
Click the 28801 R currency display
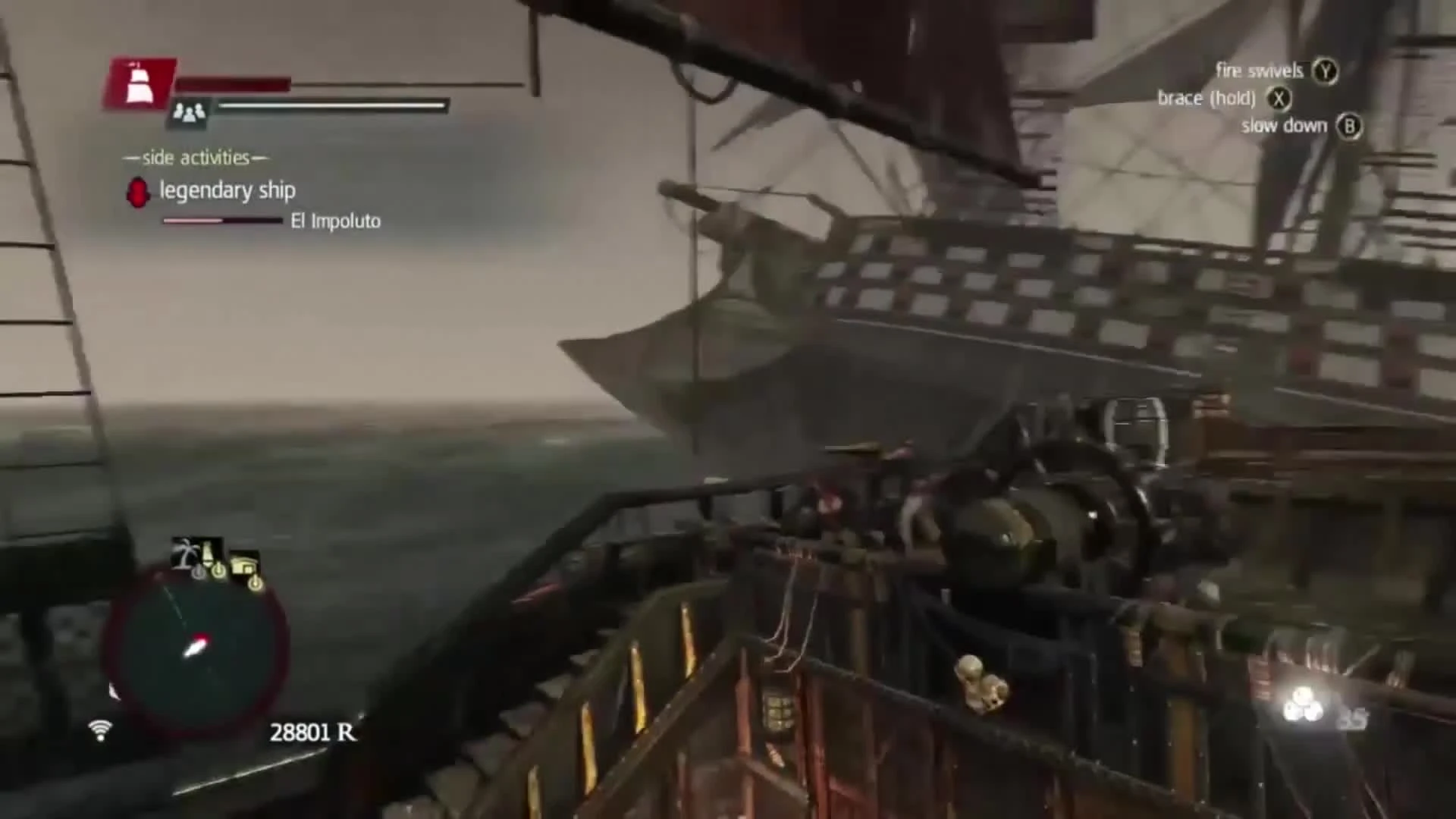313,733
